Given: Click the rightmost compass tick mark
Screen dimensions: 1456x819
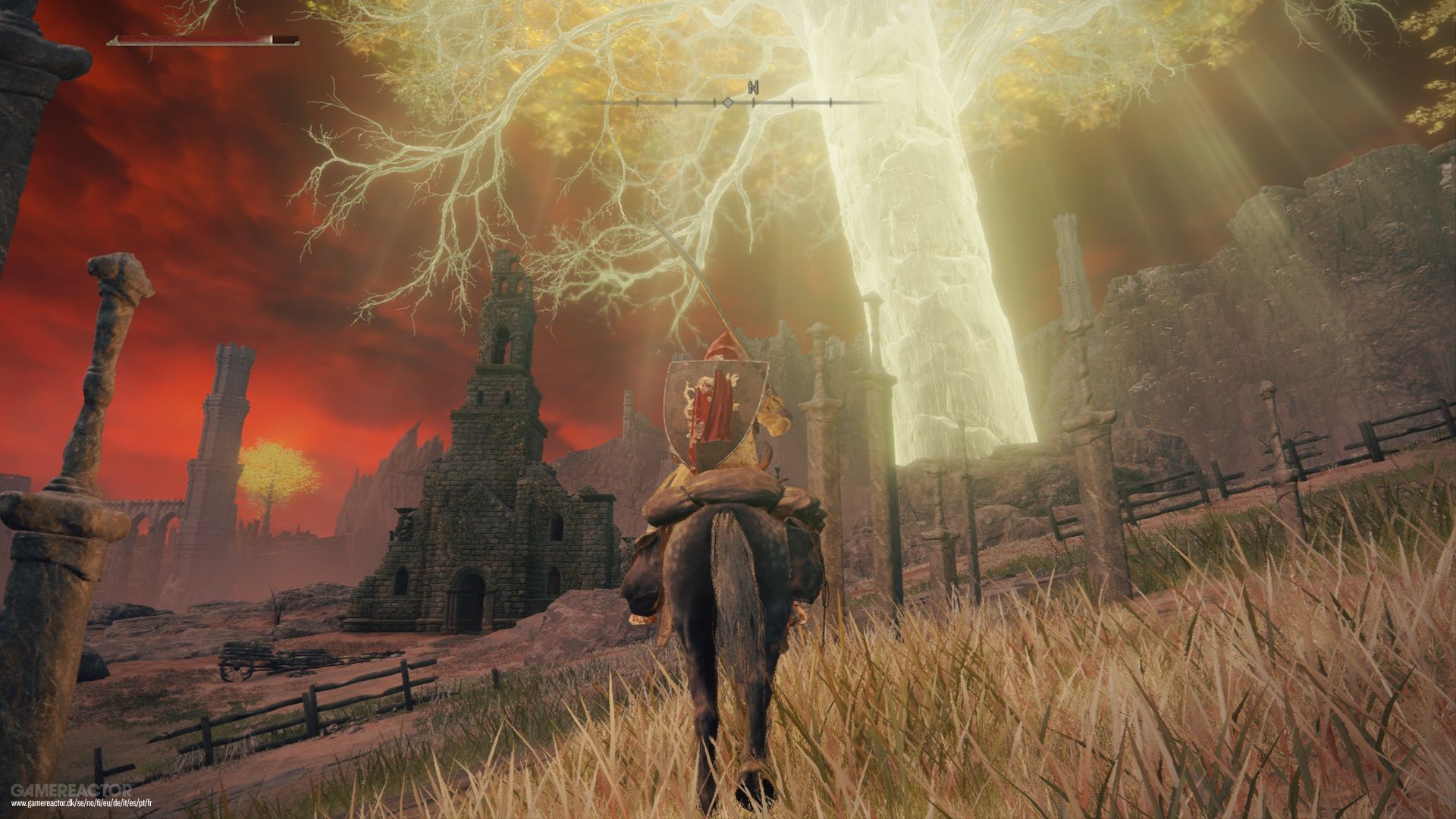Looking at the screenshot, I should click(830, 102).
